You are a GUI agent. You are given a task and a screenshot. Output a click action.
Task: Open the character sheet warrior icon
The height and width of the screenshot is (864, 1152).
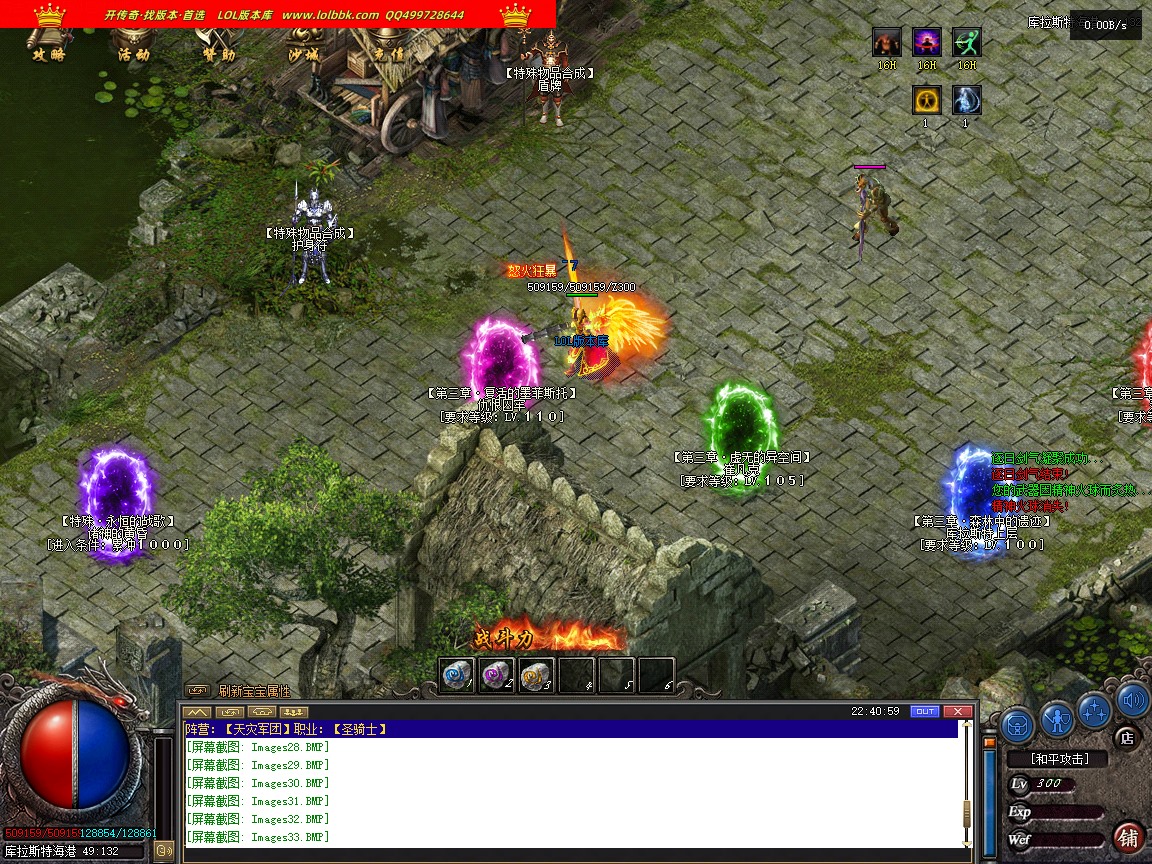click(x=1057, y=718)
